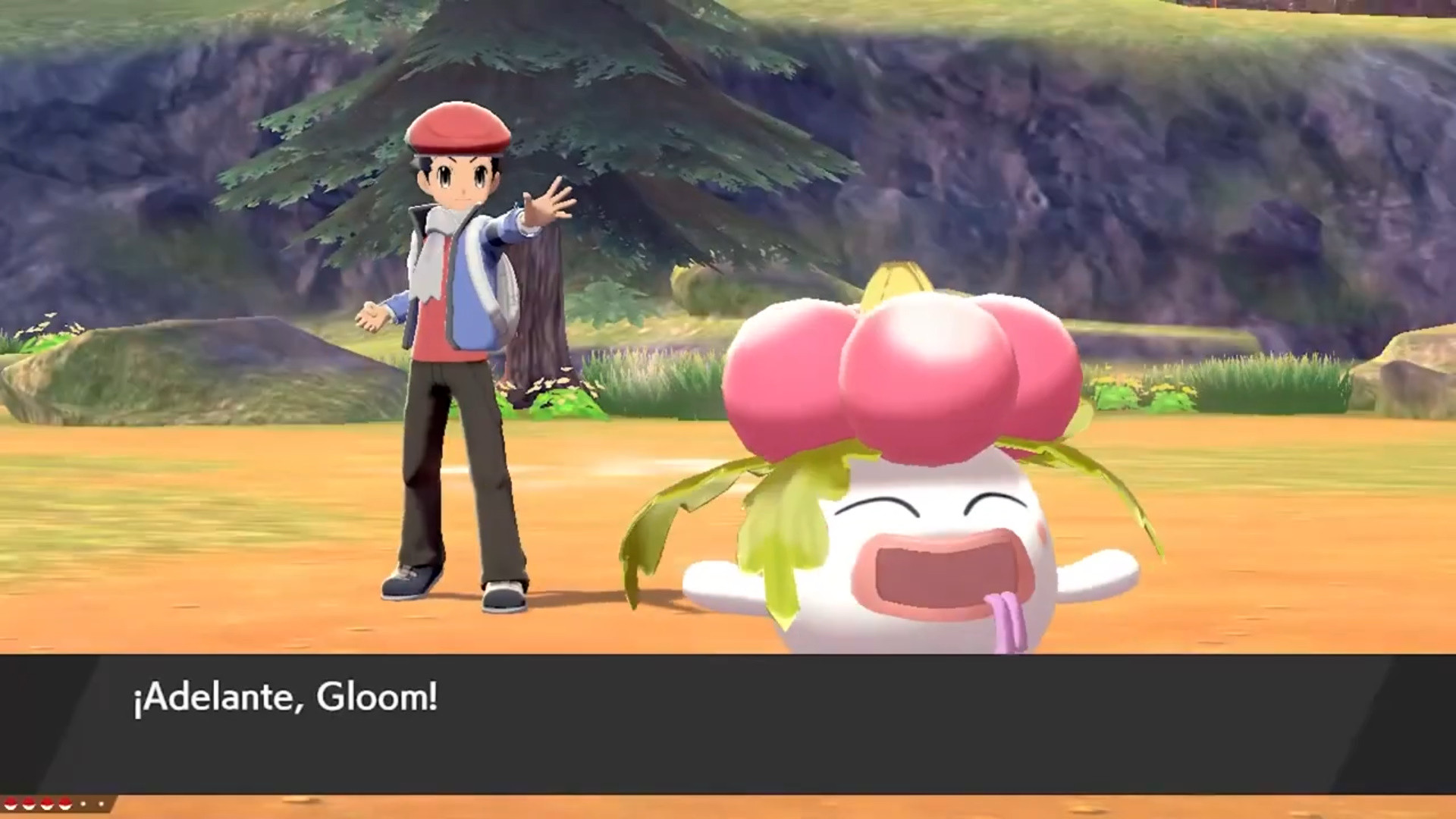Select the first Poké Ball party icon
The width and height of the screenshot is (1456, 819).
tap(10, 804)
